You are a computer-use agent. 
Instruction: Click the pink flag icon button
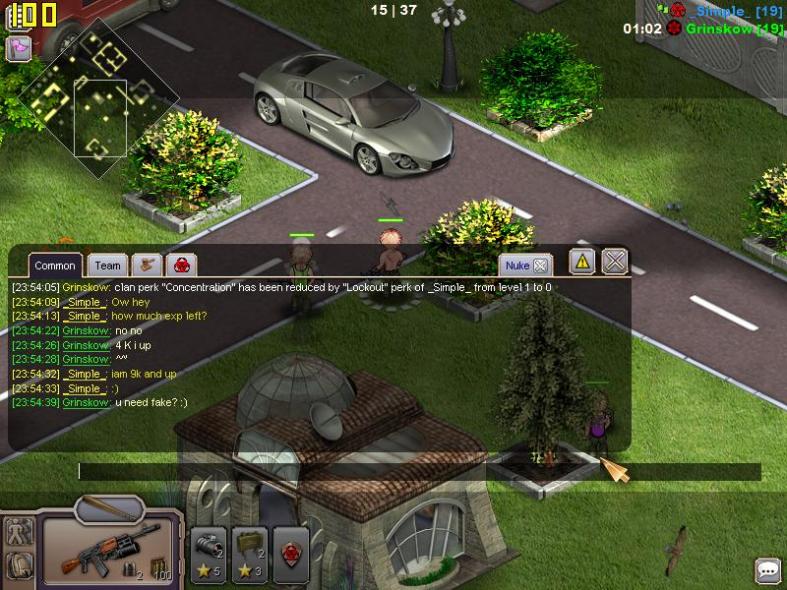[18, 48]
